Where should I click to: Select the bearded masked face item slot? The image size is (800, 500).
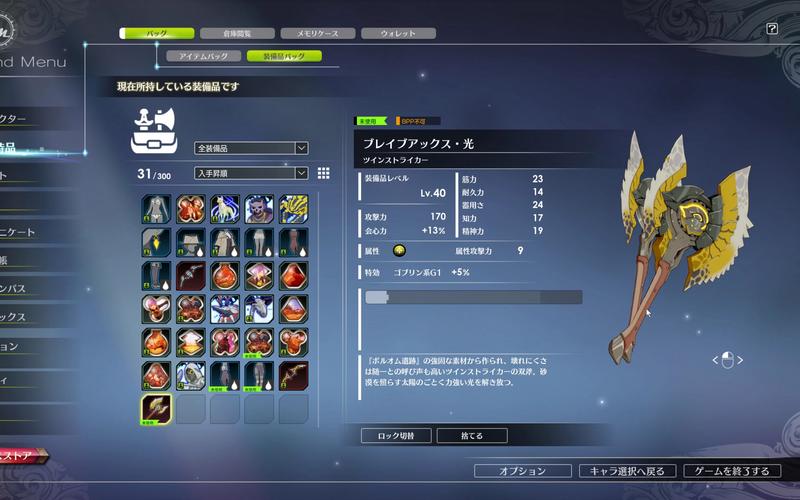[x=259, y=209]
